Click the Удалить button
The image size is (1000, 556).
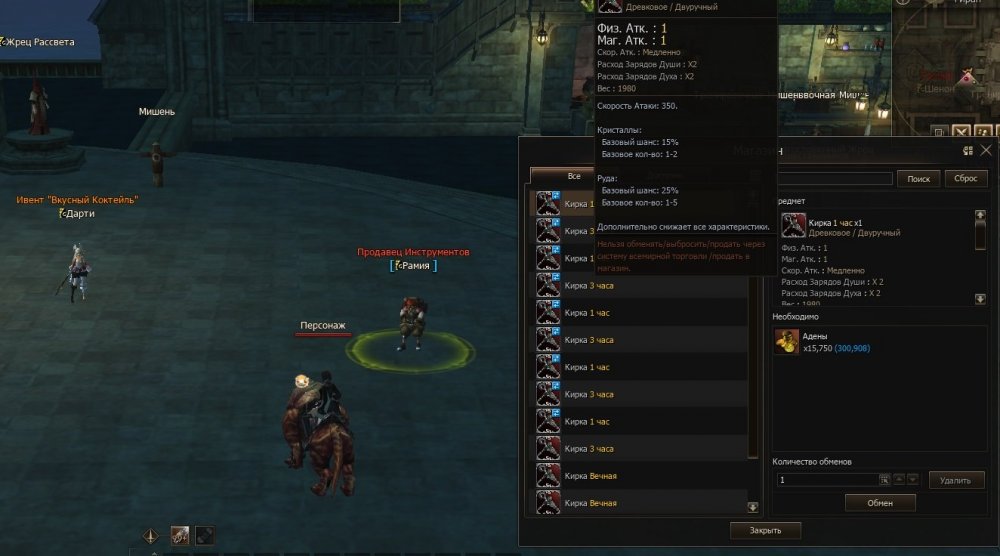click(x=956, y=480)
